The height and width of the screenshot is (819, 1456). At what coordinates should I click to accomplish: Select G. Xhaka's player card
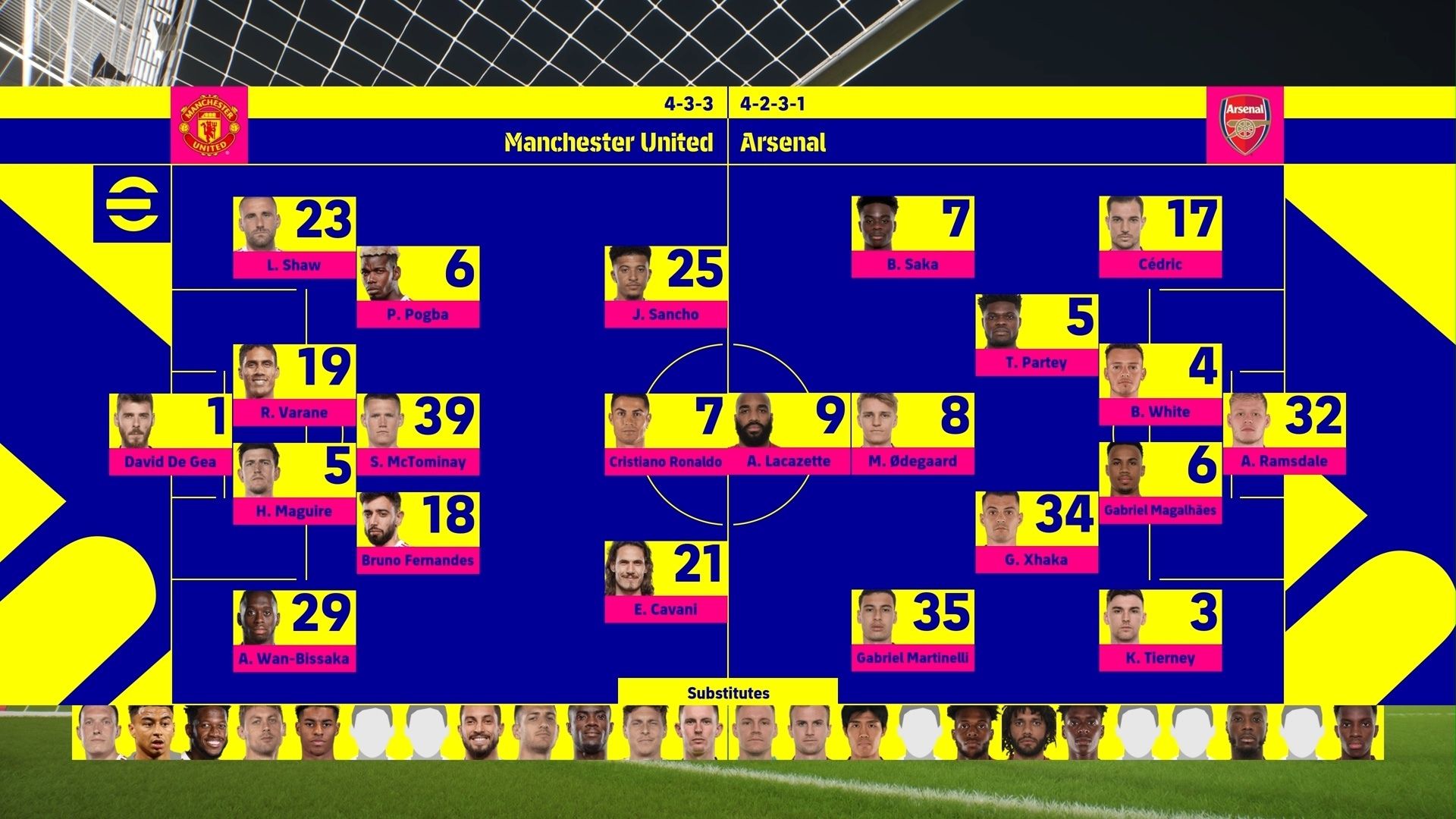(x=1036, y=532)
